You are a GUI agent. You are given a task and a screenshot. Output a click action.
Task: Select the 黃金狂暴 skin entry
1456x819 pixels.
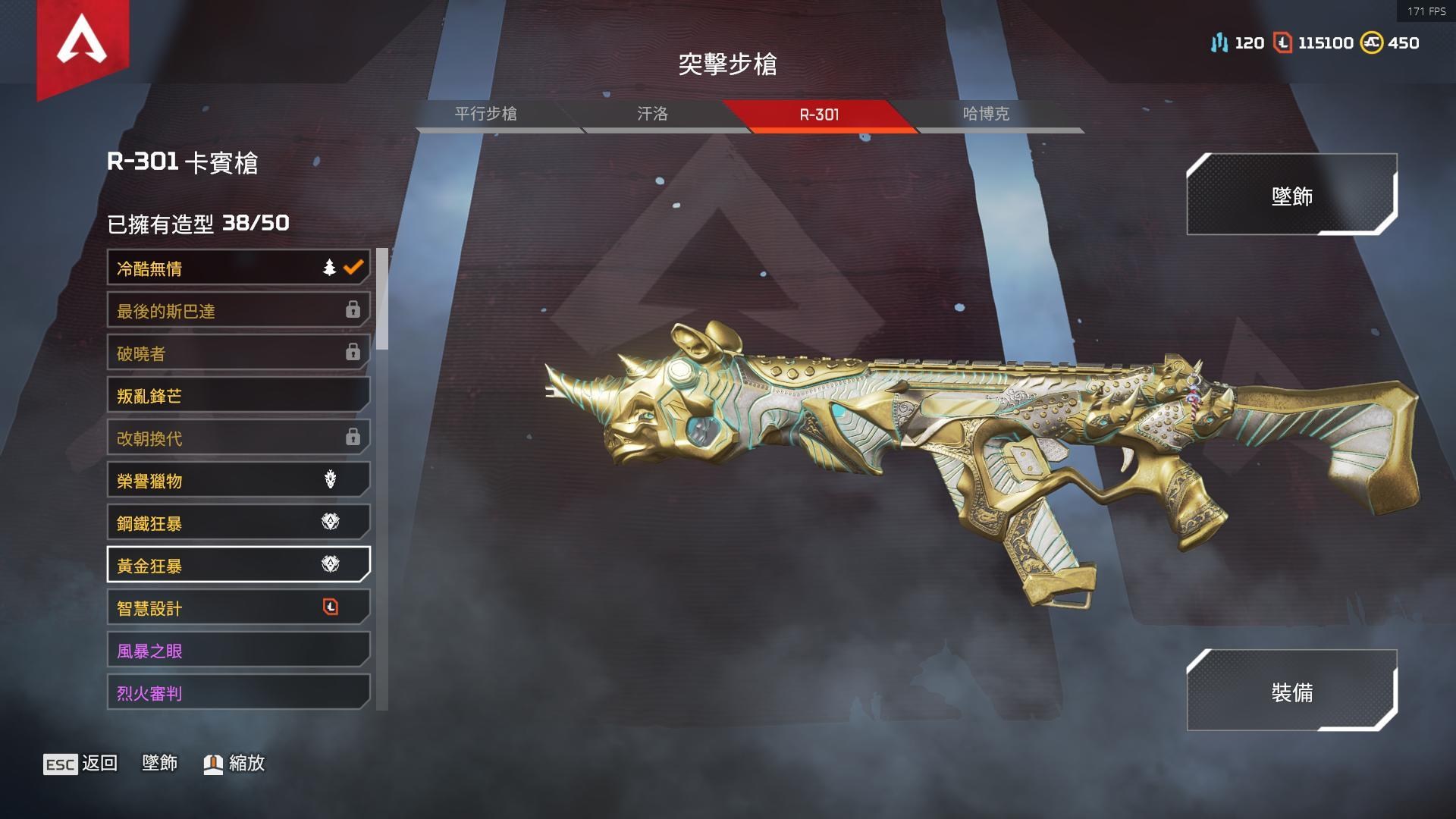click(227, 565)
